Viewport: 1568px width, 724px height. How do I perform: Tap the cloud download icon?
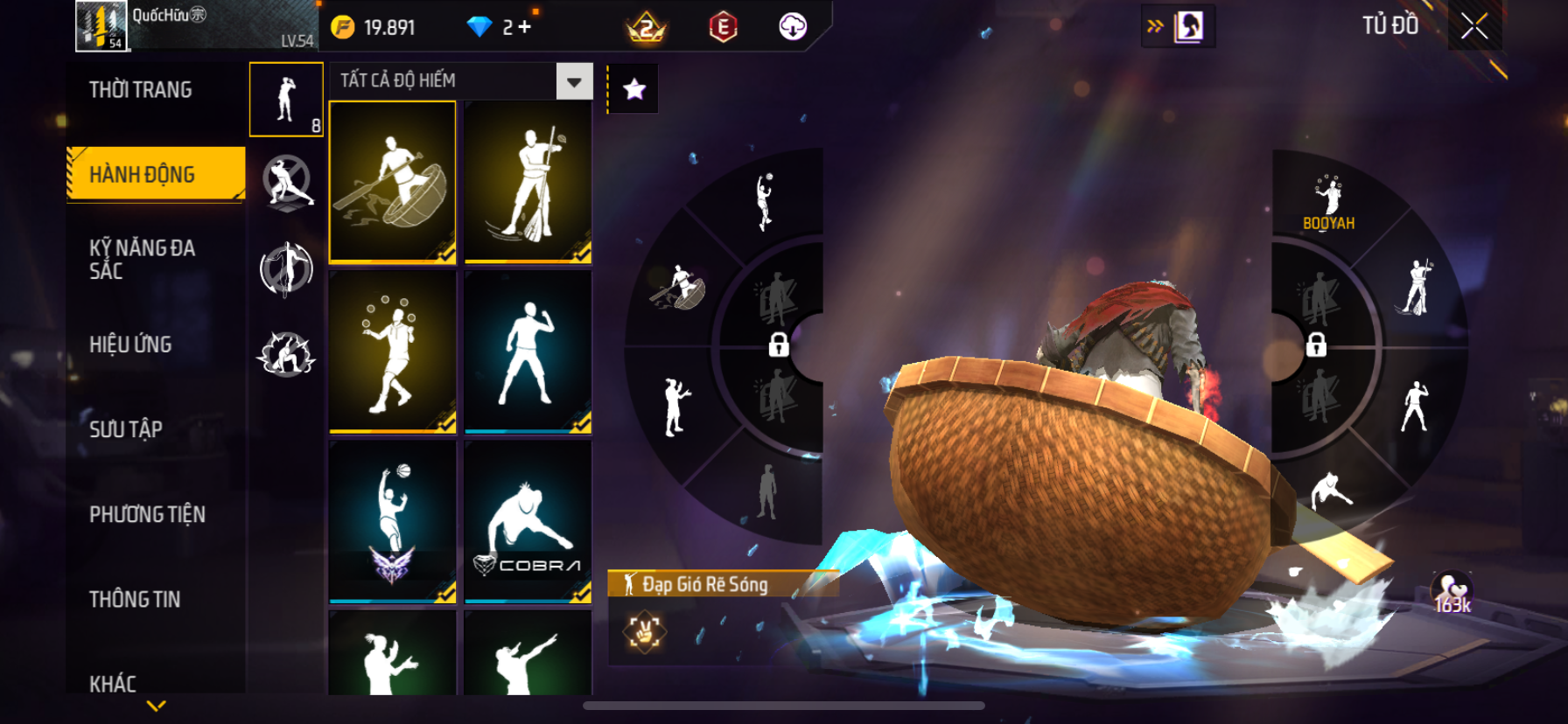click(793, 27)
